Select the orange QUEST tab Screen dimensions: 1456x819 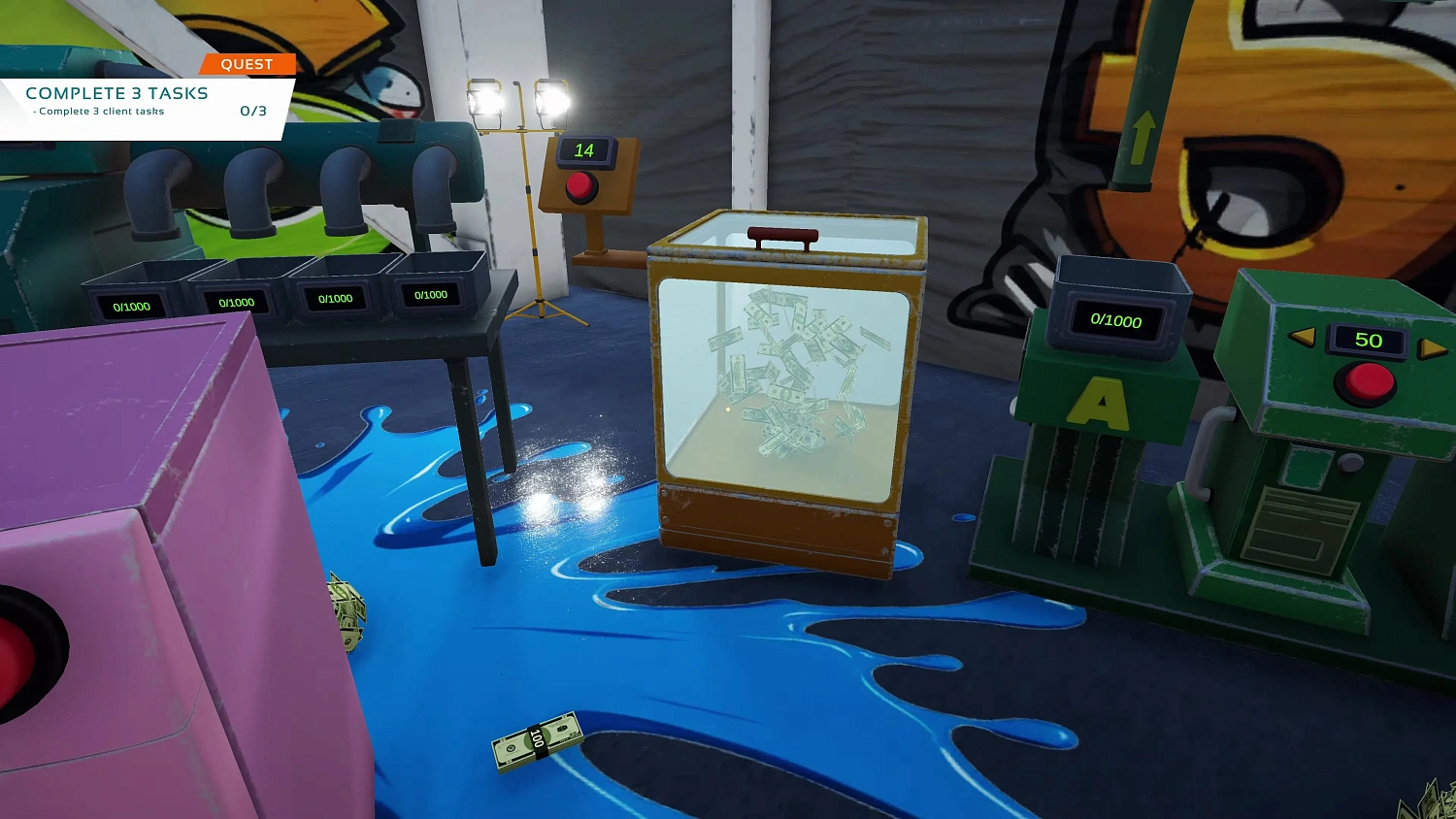(248, 63)
